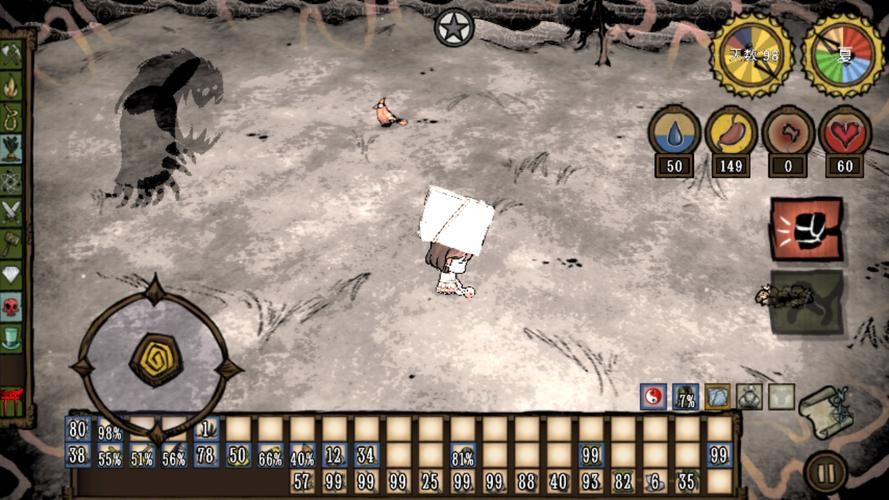The width and height of the screenshot is (889, 500).
Task: Tap the red fist attack button
Action: [x=805, y=228]
